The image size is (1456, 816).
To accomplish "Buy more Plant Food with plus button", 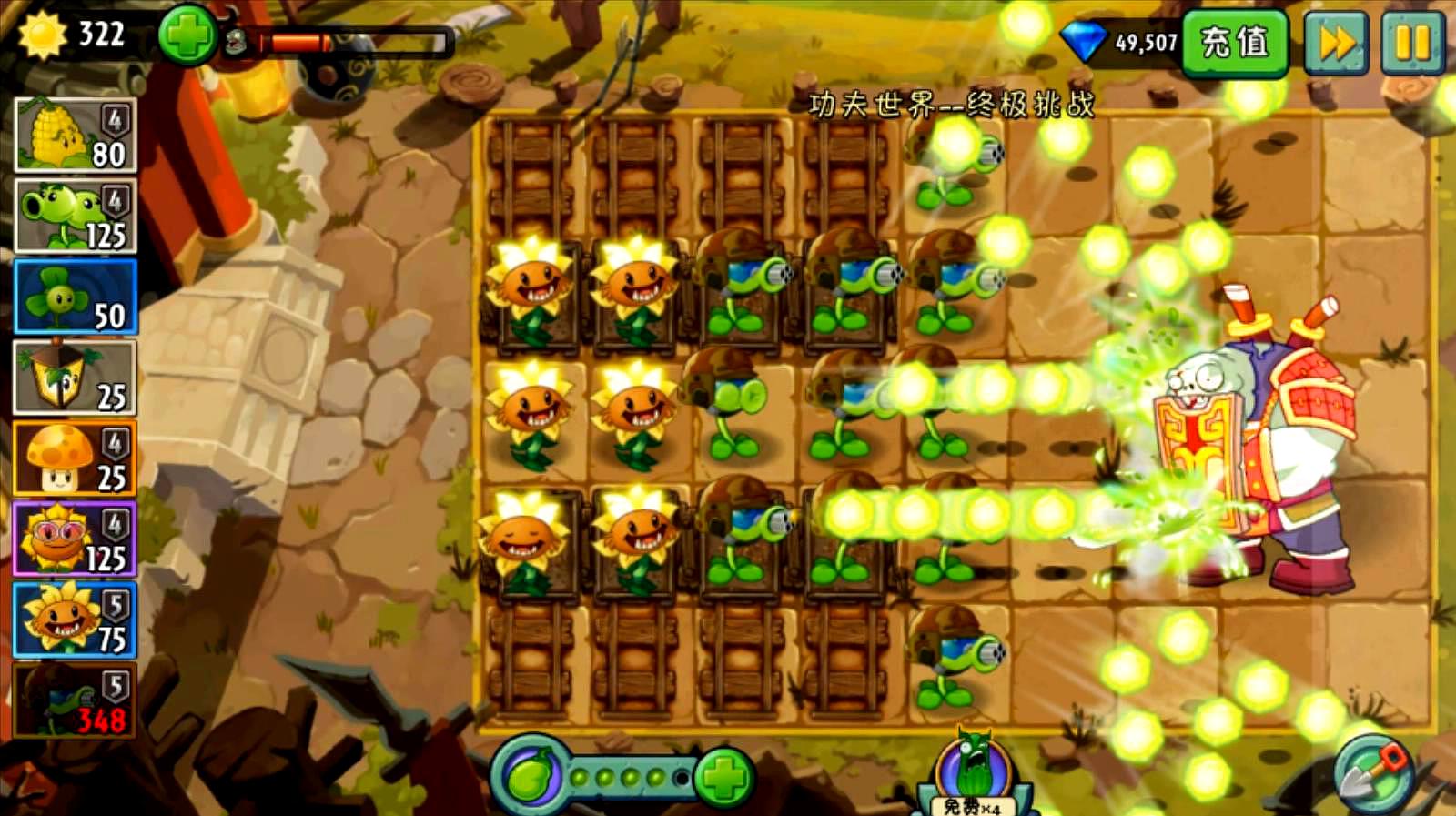I will click(723, 778).
